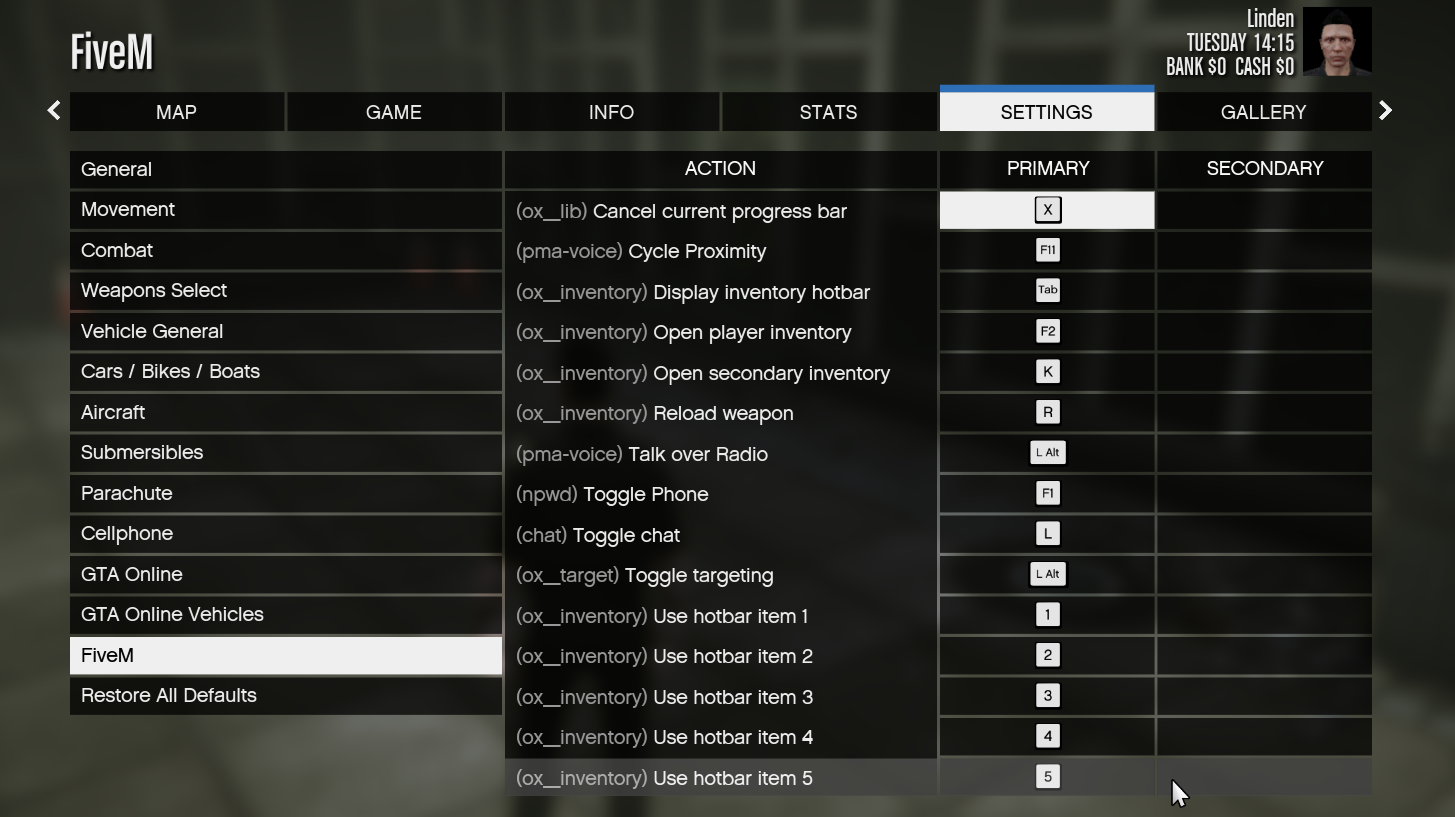Image resolution: width=1455 pixels, height=817 pixels.
Task: Open the MAP tab
Action: pos(176,112)
